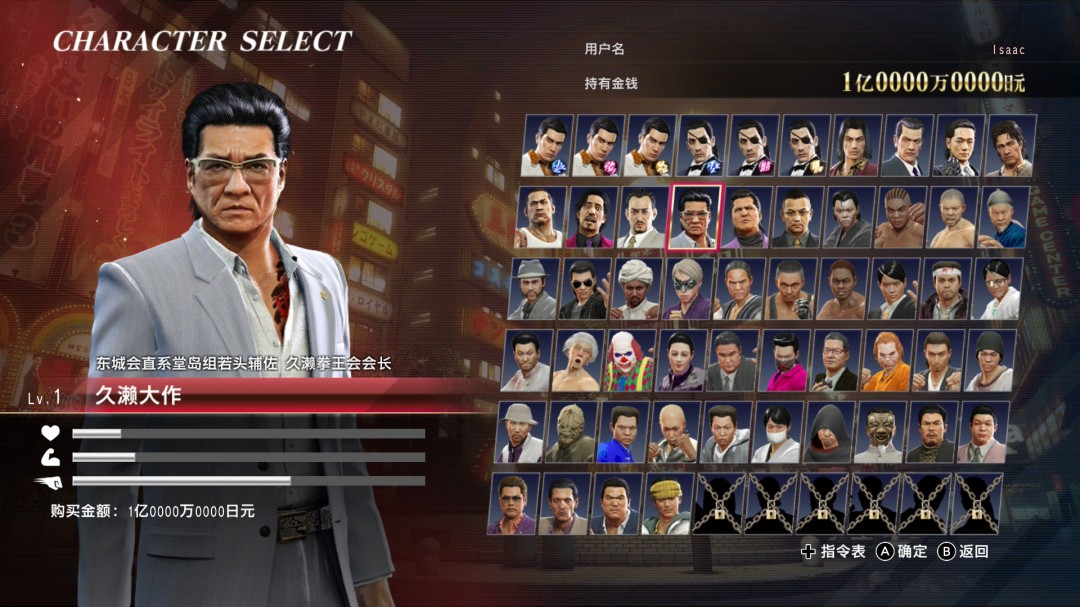
Task: Select the fighter with cornrow braids
Action: (900, 217)
